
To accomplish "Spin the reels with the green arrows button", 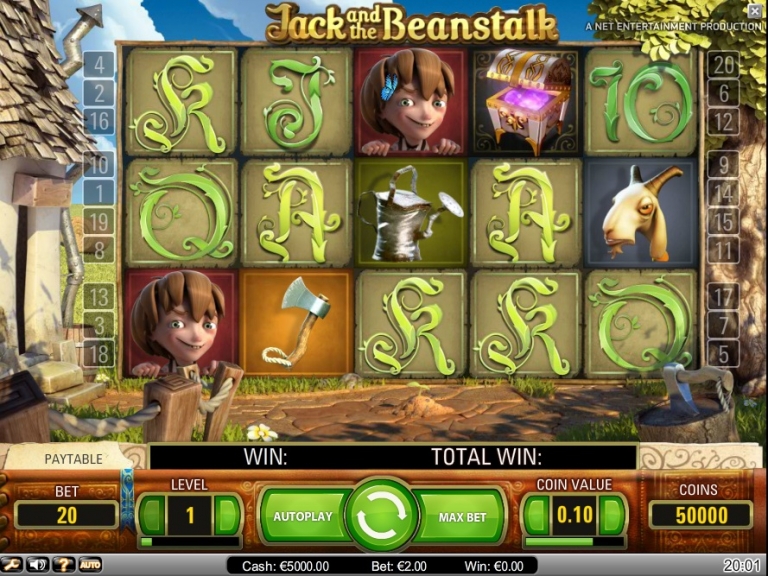I will point(381,516).
